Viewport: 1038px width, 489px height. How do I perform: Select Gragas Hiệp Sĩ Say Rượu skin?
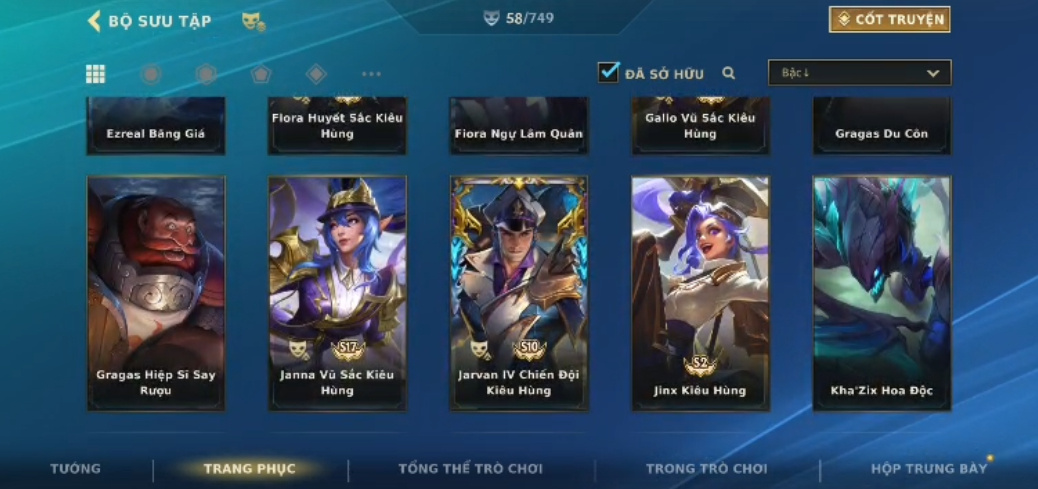(x=155, y=293)
